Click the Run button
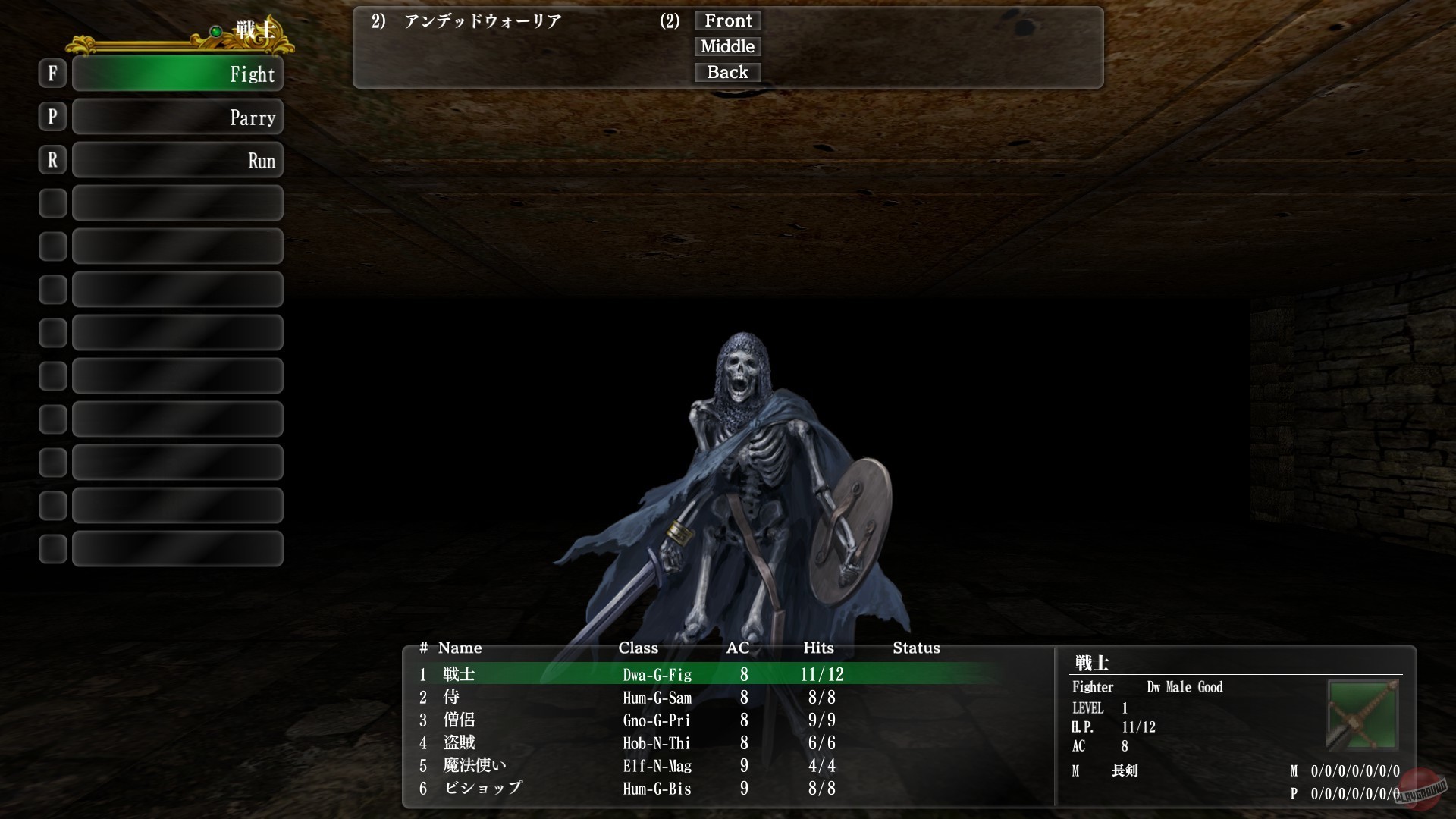The width and height of the screenshot is (1456, 819). point(177,160)
